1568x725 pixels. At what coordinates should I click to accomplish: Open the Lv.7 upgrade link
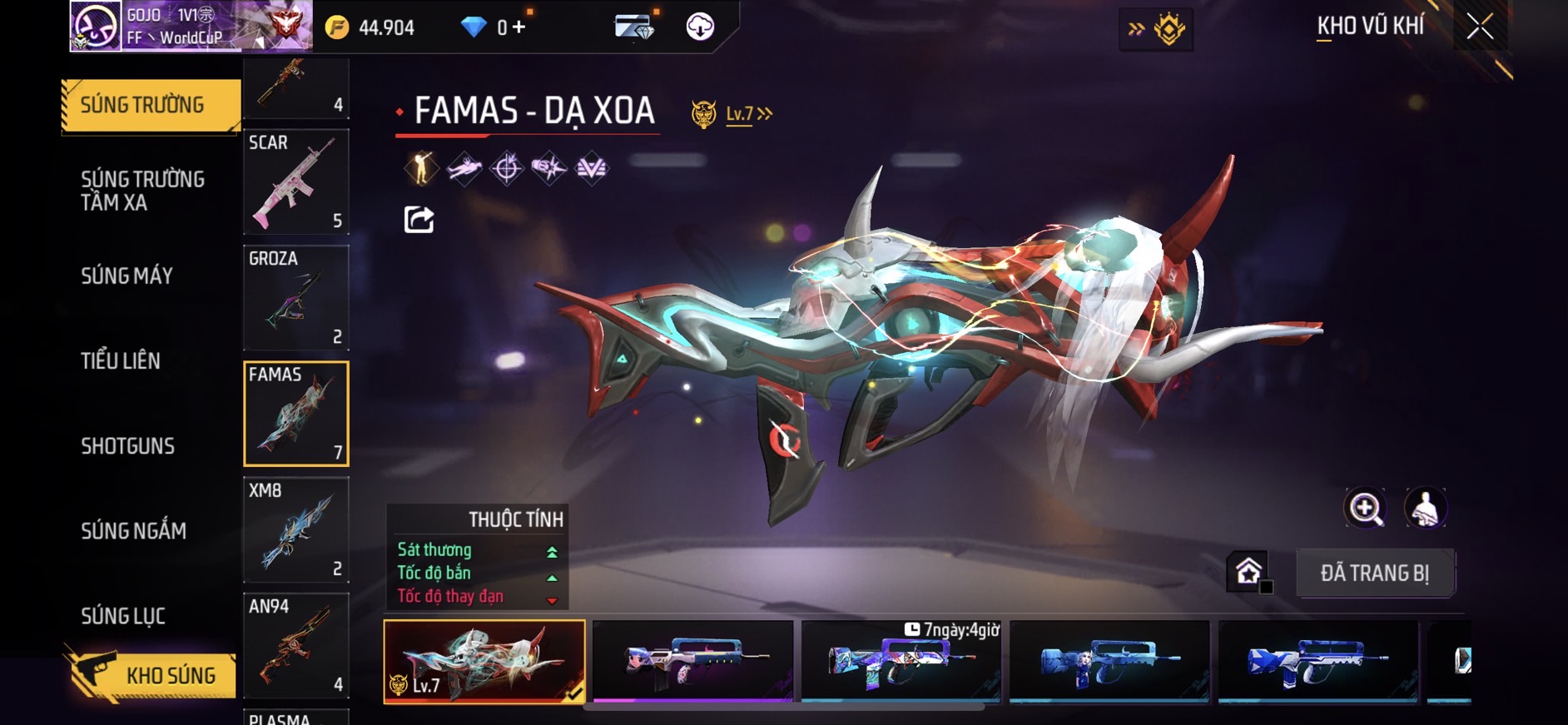click(x=747, y=113)
